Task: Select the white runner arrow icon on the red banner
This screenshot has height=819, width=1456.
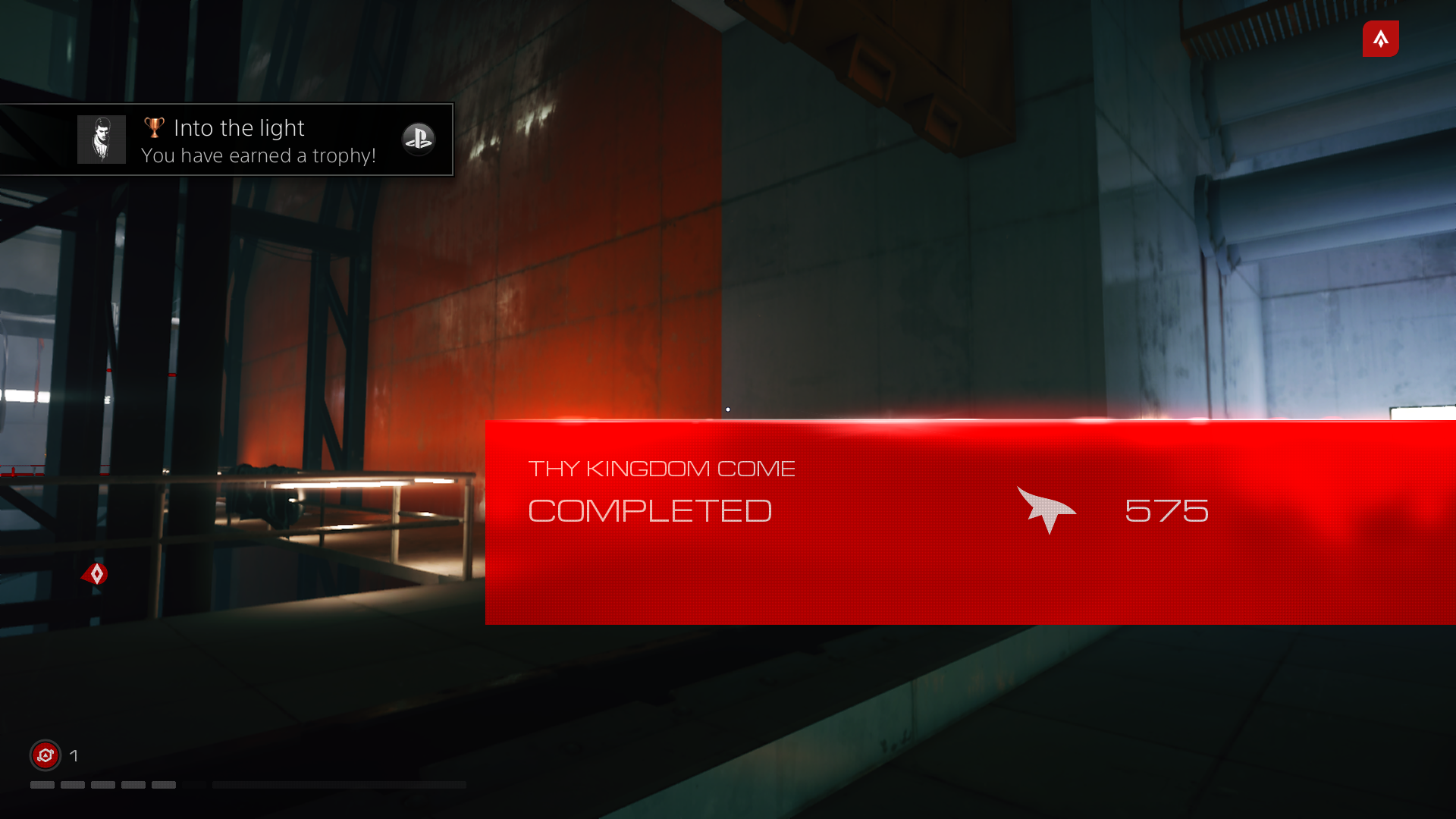Action: 1047,511
